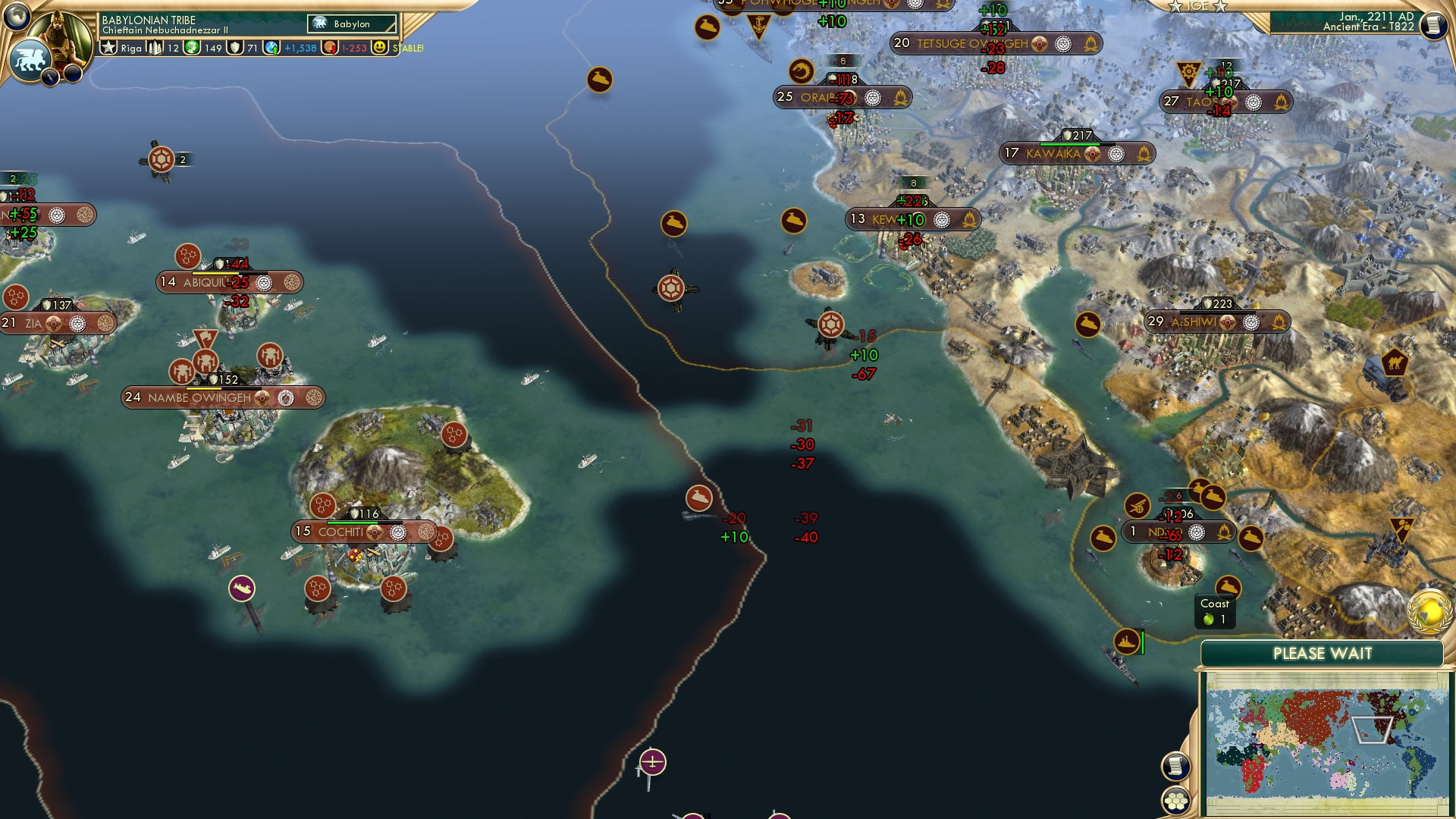This screenshot has width=1456, height=819.
Task: Open the globe icon in the corner
Action: point(16,14)
